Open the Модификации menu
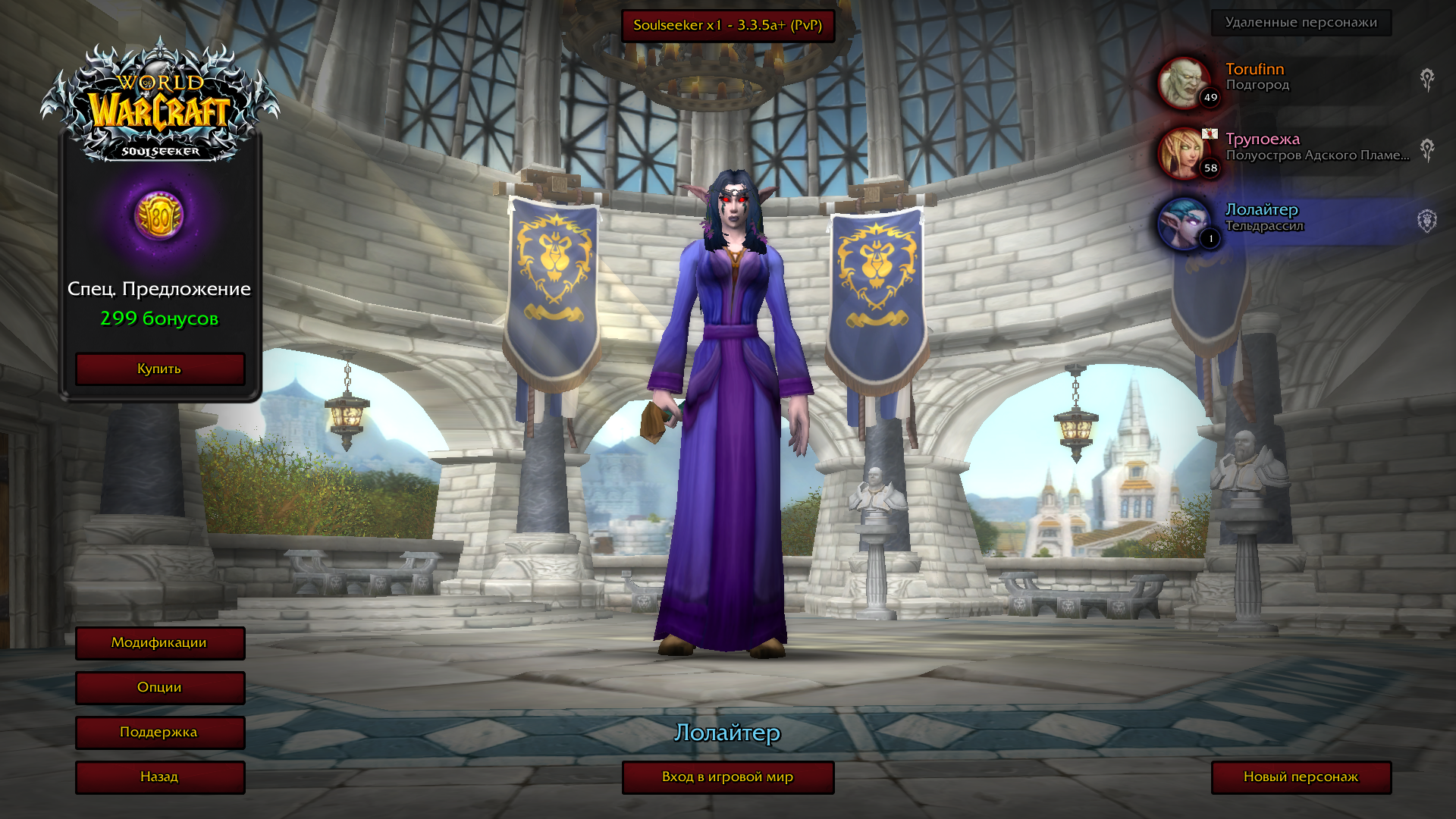1456x819 pixels. click(159, 643)
